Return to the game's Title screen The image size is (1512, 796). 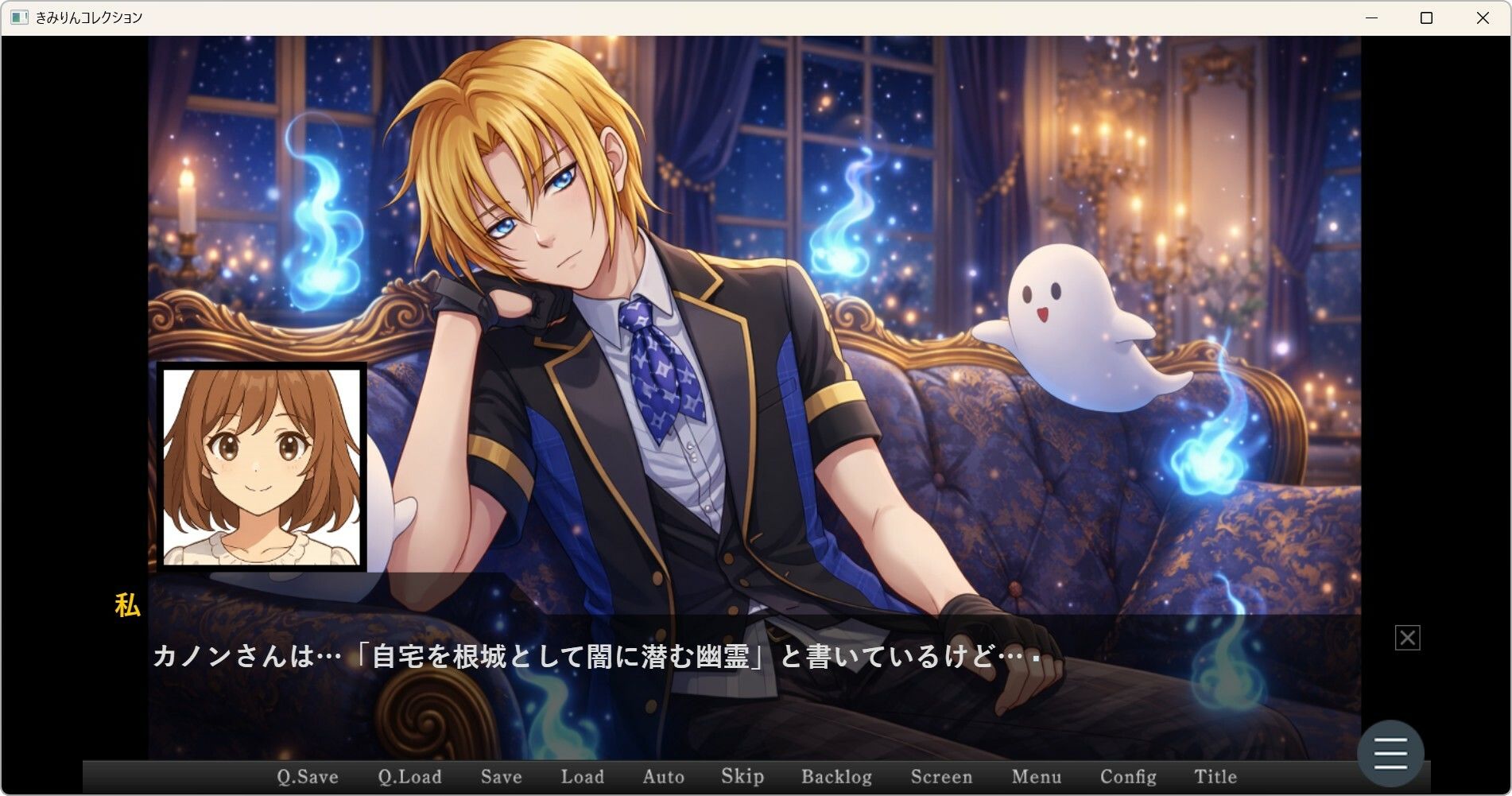point(1215,777)
